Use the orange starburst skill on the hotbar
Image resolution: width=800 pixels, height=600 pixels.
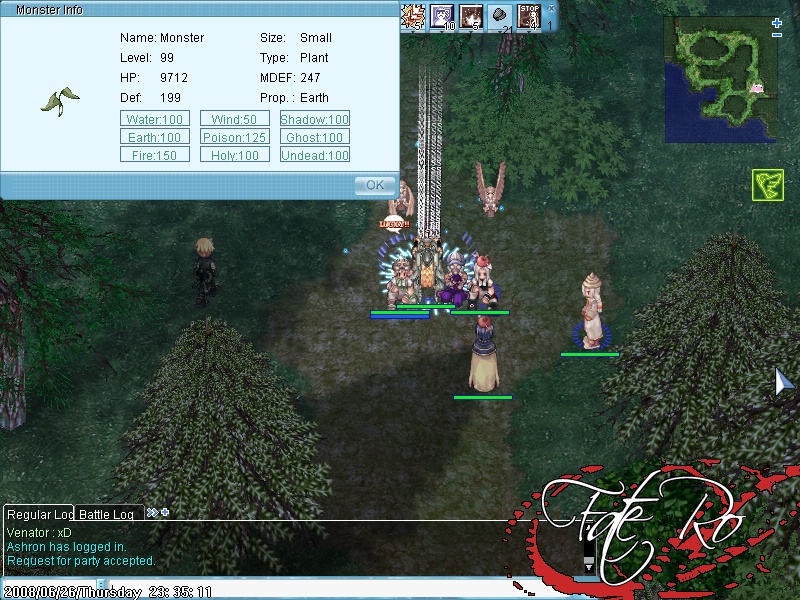click(413, 16)
